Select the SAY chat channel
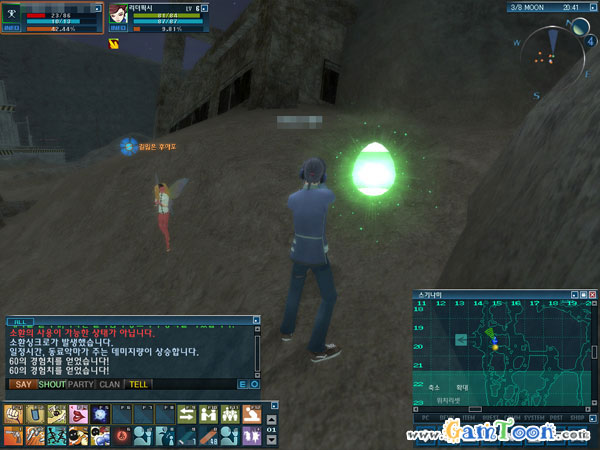Screen dimensions: 600x450 pos(24,384)
